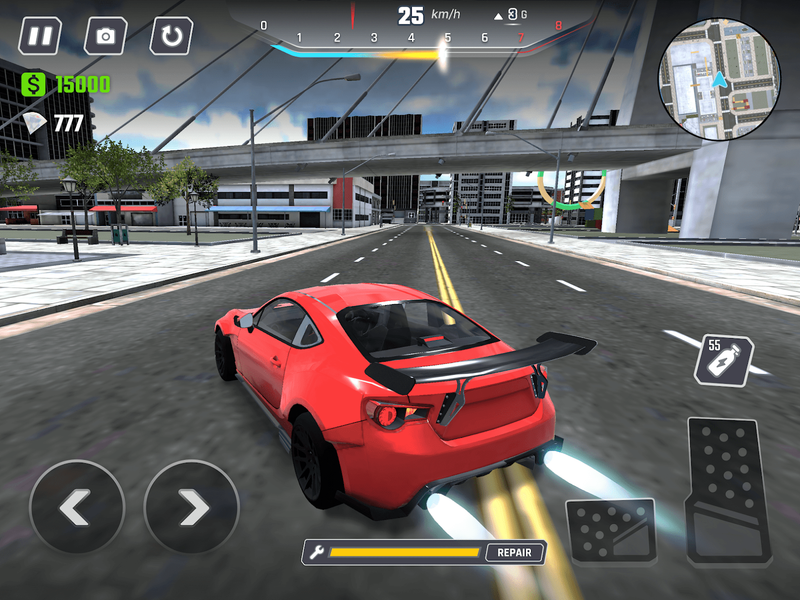Tap the gas accelerator pedal

pyautogui.click(x=728, y=491)
